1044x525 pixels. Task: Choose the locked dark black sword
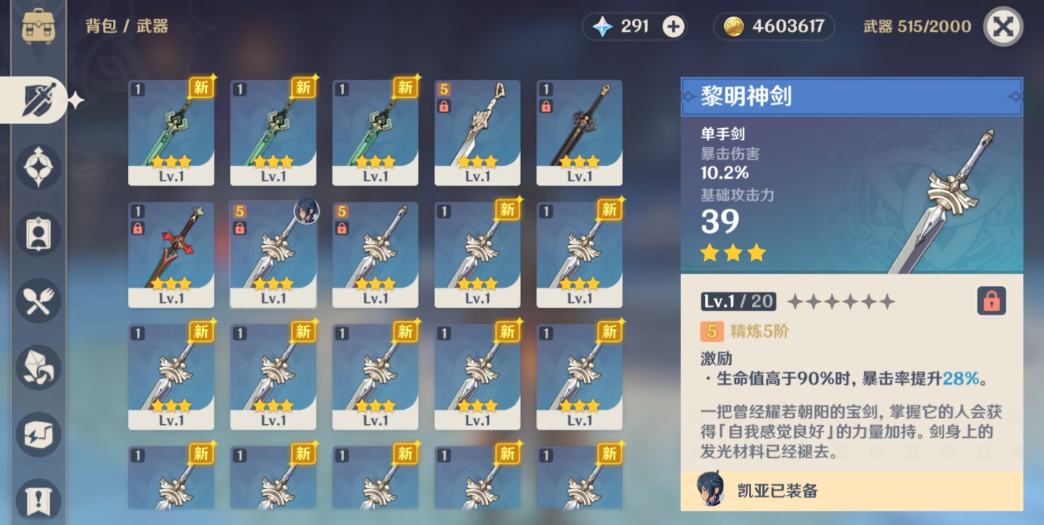[x=579, y=132]
